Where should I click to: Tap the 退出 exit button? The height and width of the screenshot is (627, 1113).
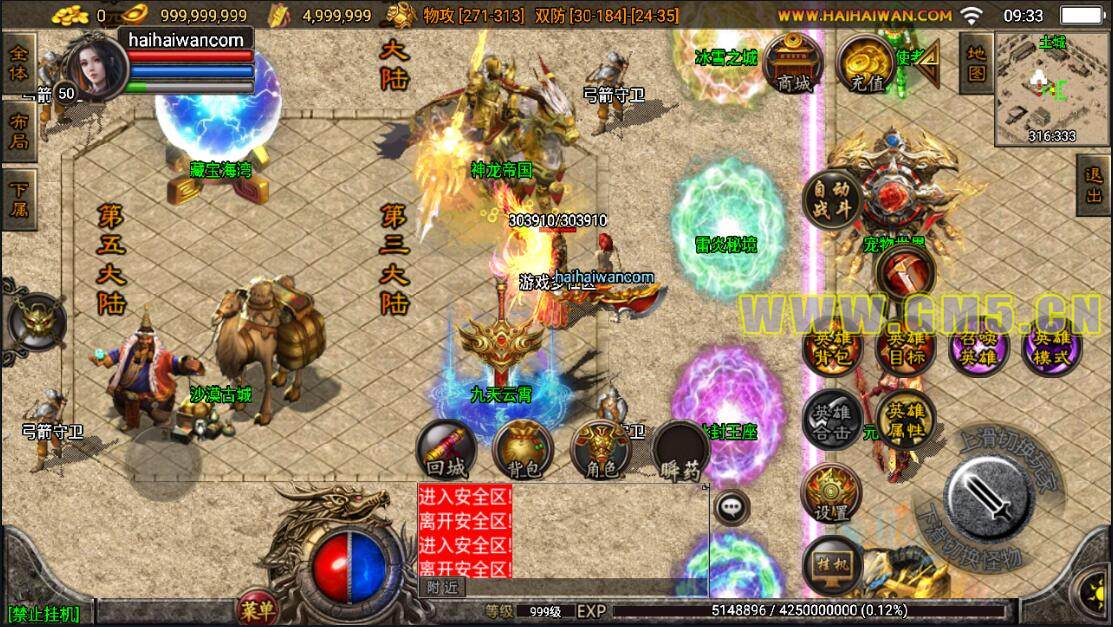tap(1094, 185)
